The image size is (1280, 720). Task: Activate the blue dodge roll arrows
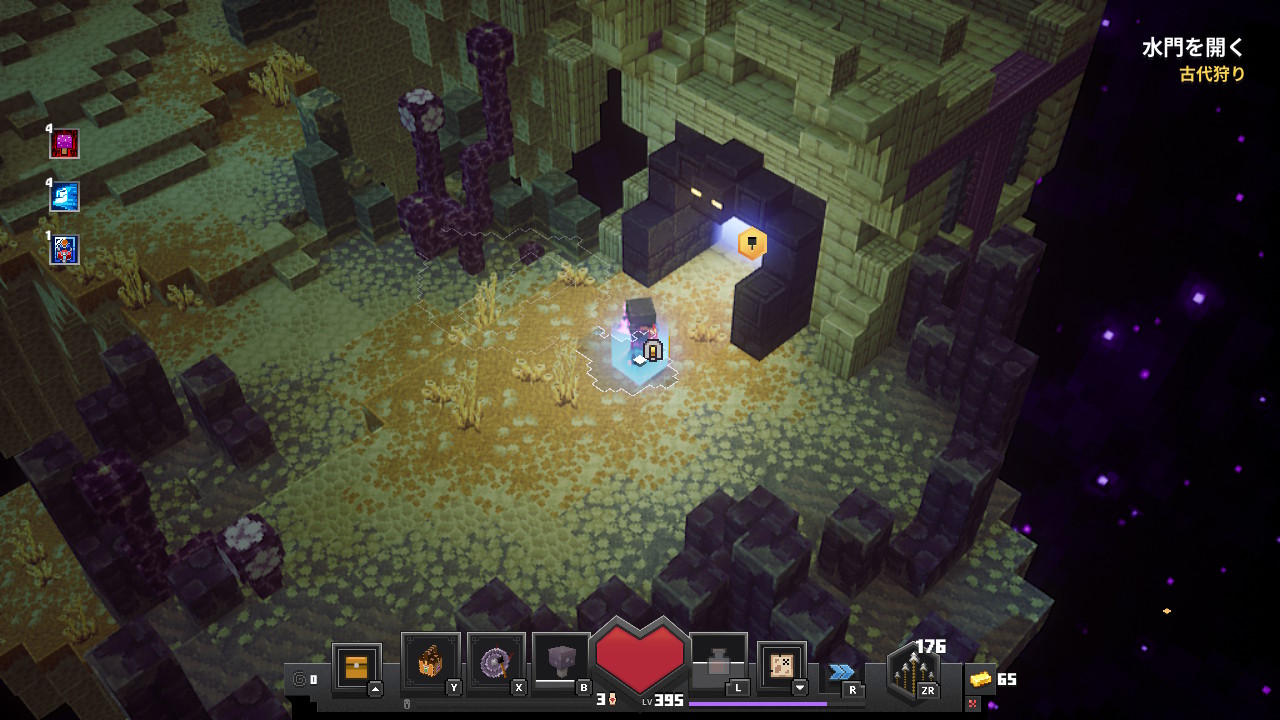(x=842, y=672)
